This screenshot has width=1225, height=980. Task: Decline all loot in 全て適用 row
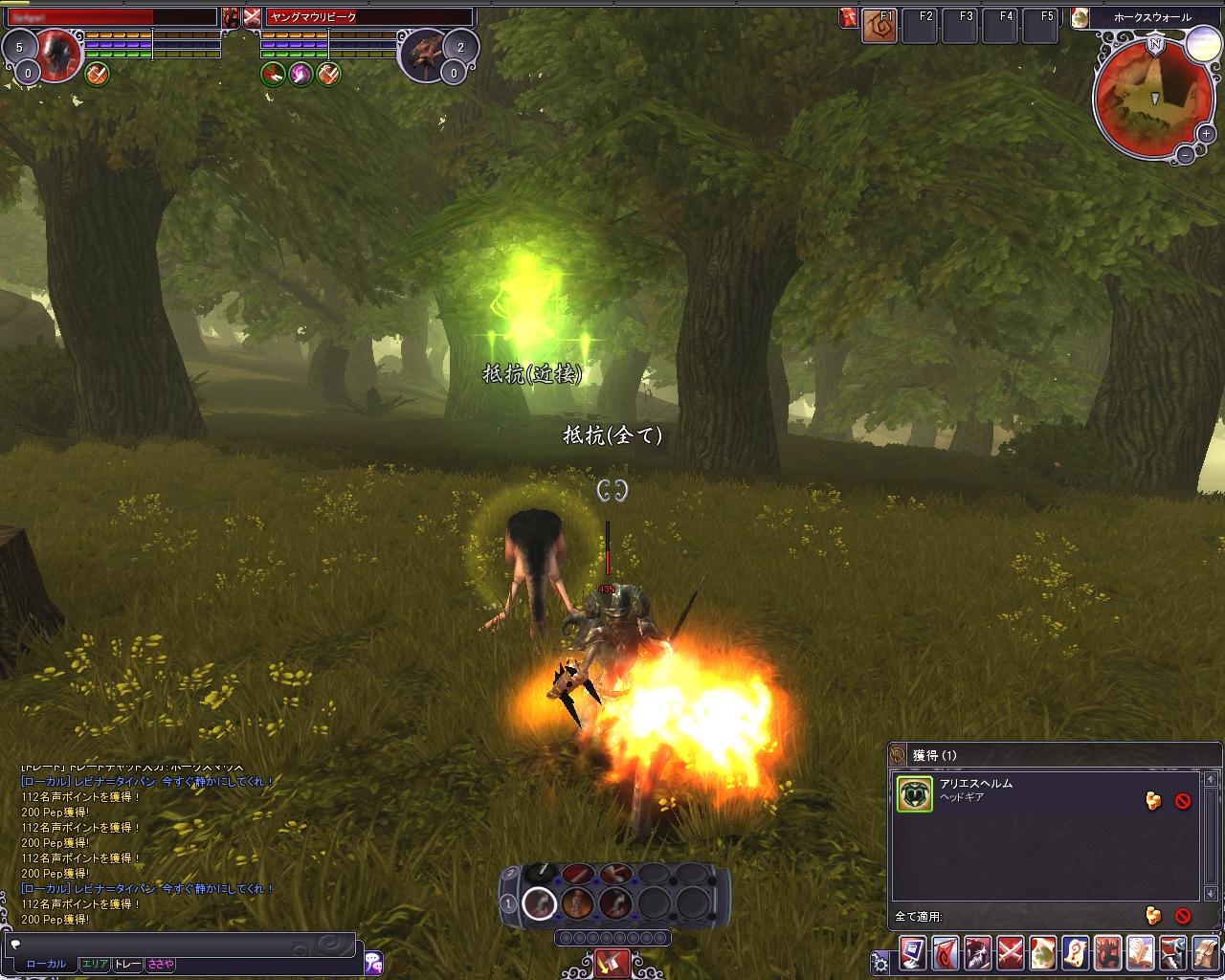[x=1183, y=916]
